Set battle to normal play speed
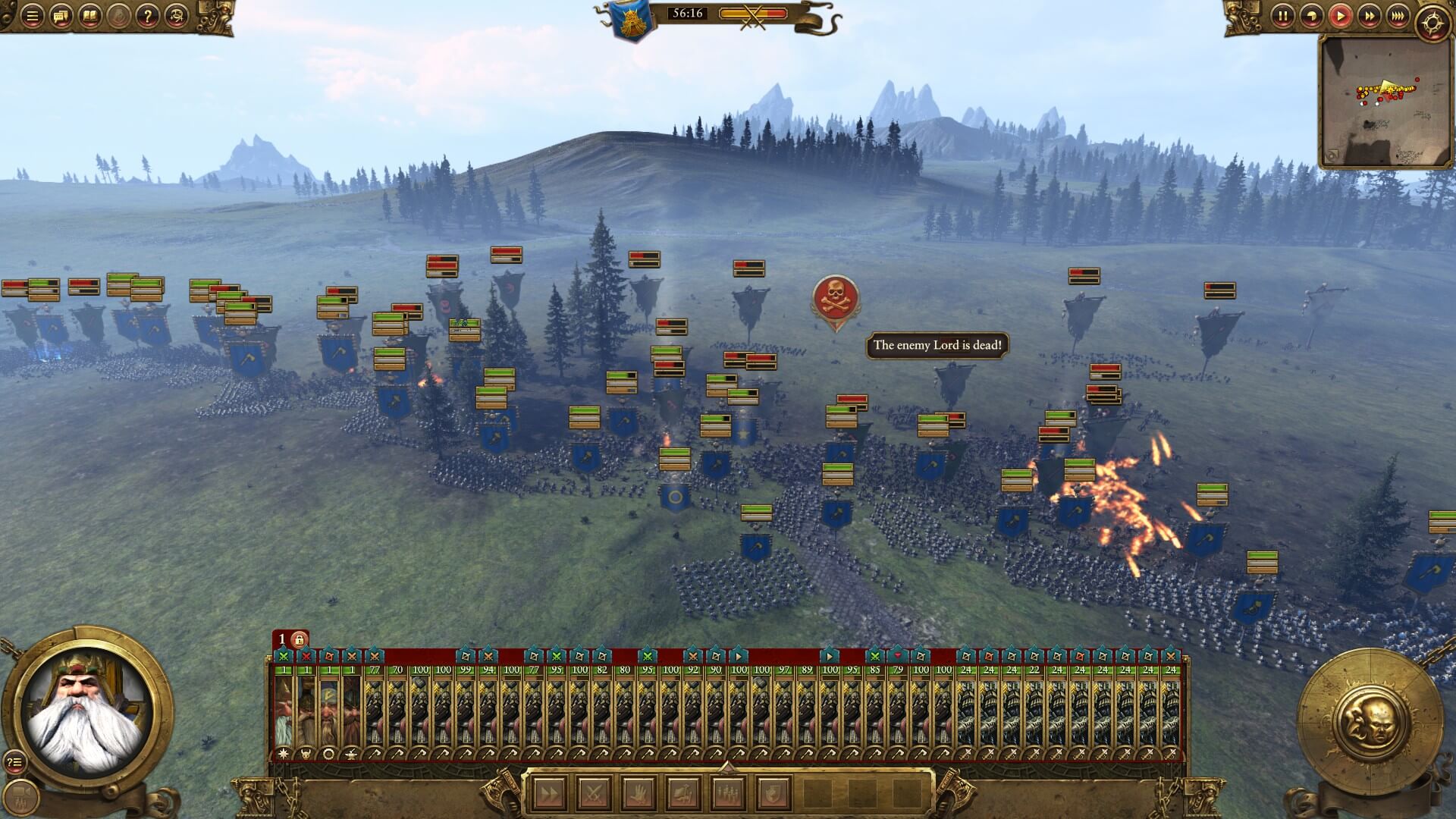Screen dimensions: 1456x819 click(x=1340, y=16)
